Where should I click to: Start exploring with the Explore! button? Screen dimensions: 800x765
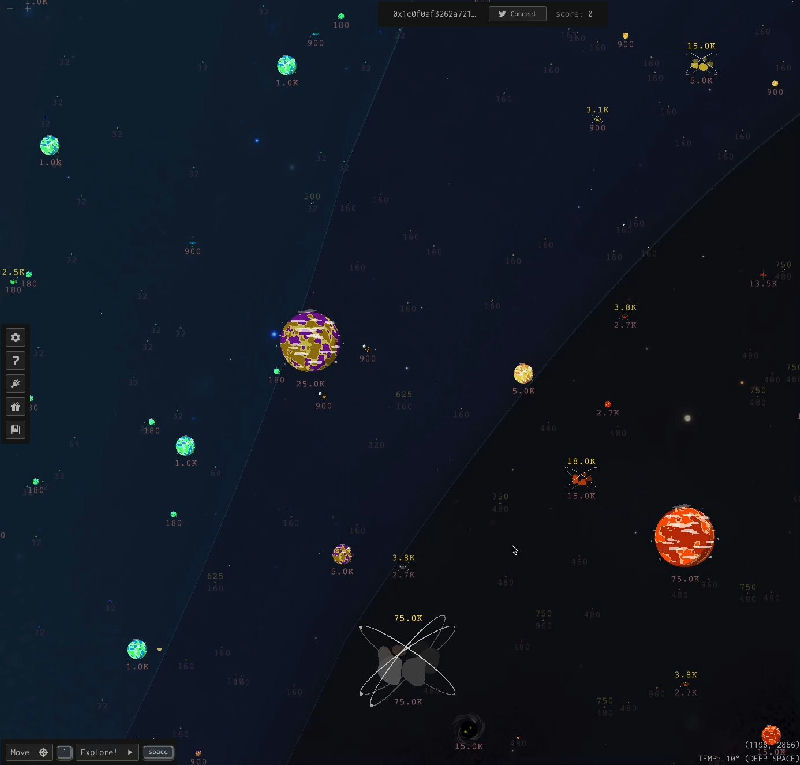pos(106,752)
